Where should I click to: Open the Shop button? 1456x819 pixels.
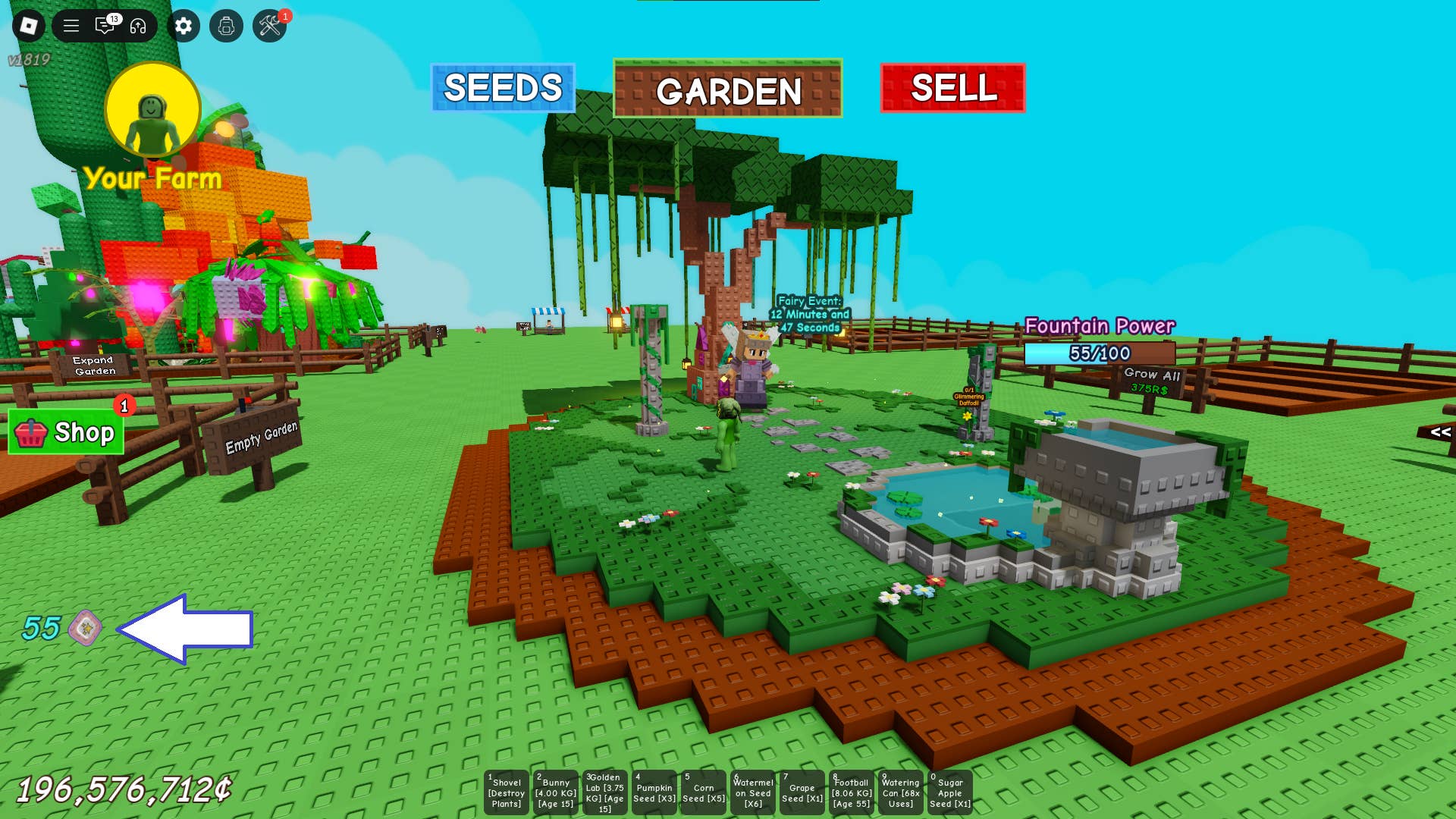point(67,434)
